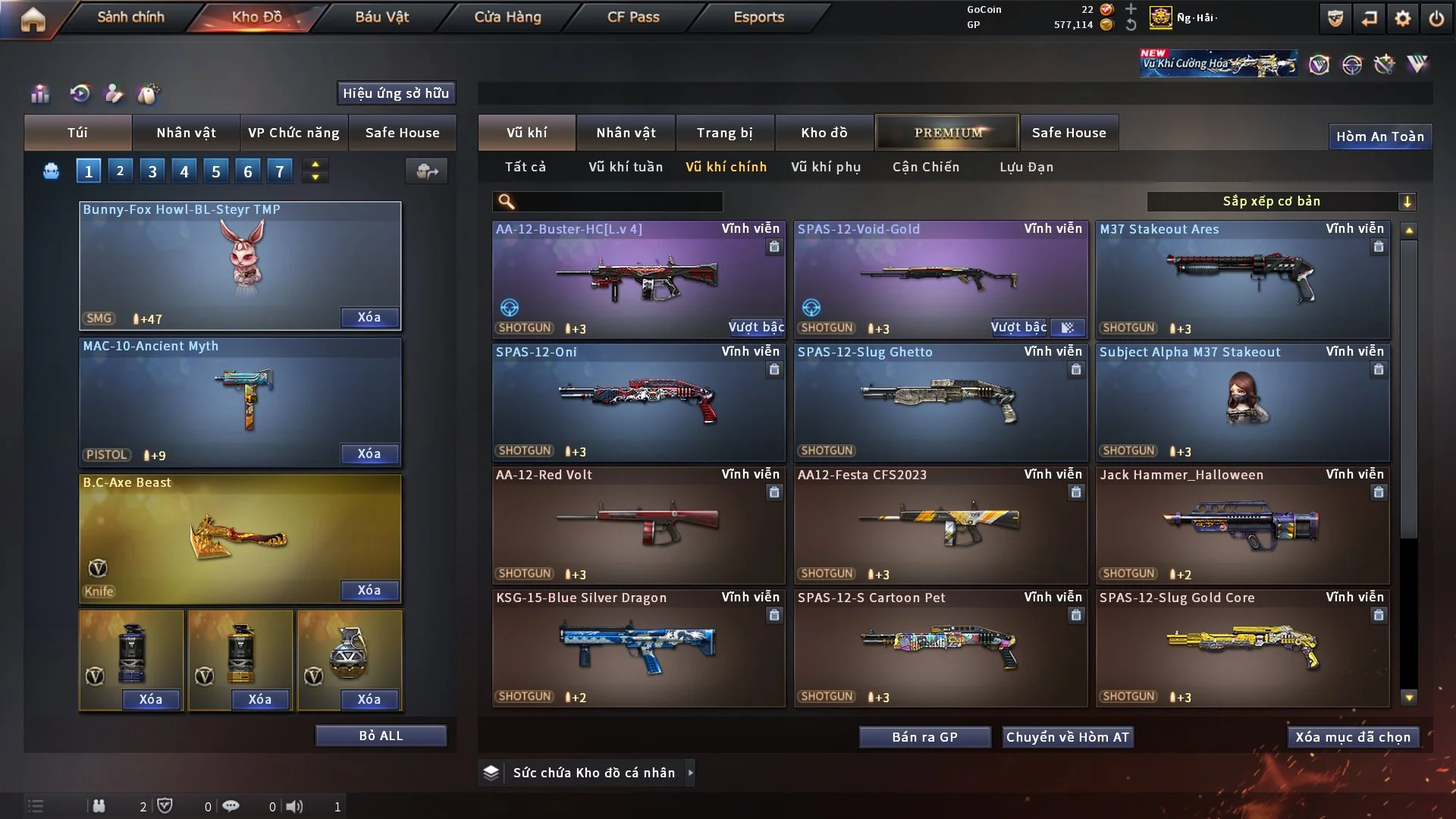
Task: Show the Cận Chiến melee filter
Action: (926, 167)
